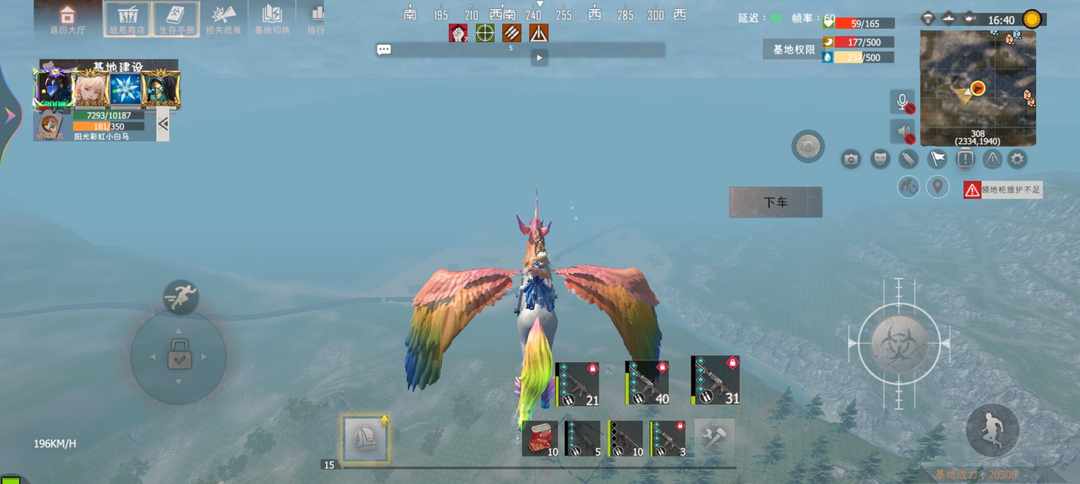Select the red snack bag item slot
Image resolution: width=1080 pixels, height=484 pixels.
pyautogui.click(x=539, y=438)
